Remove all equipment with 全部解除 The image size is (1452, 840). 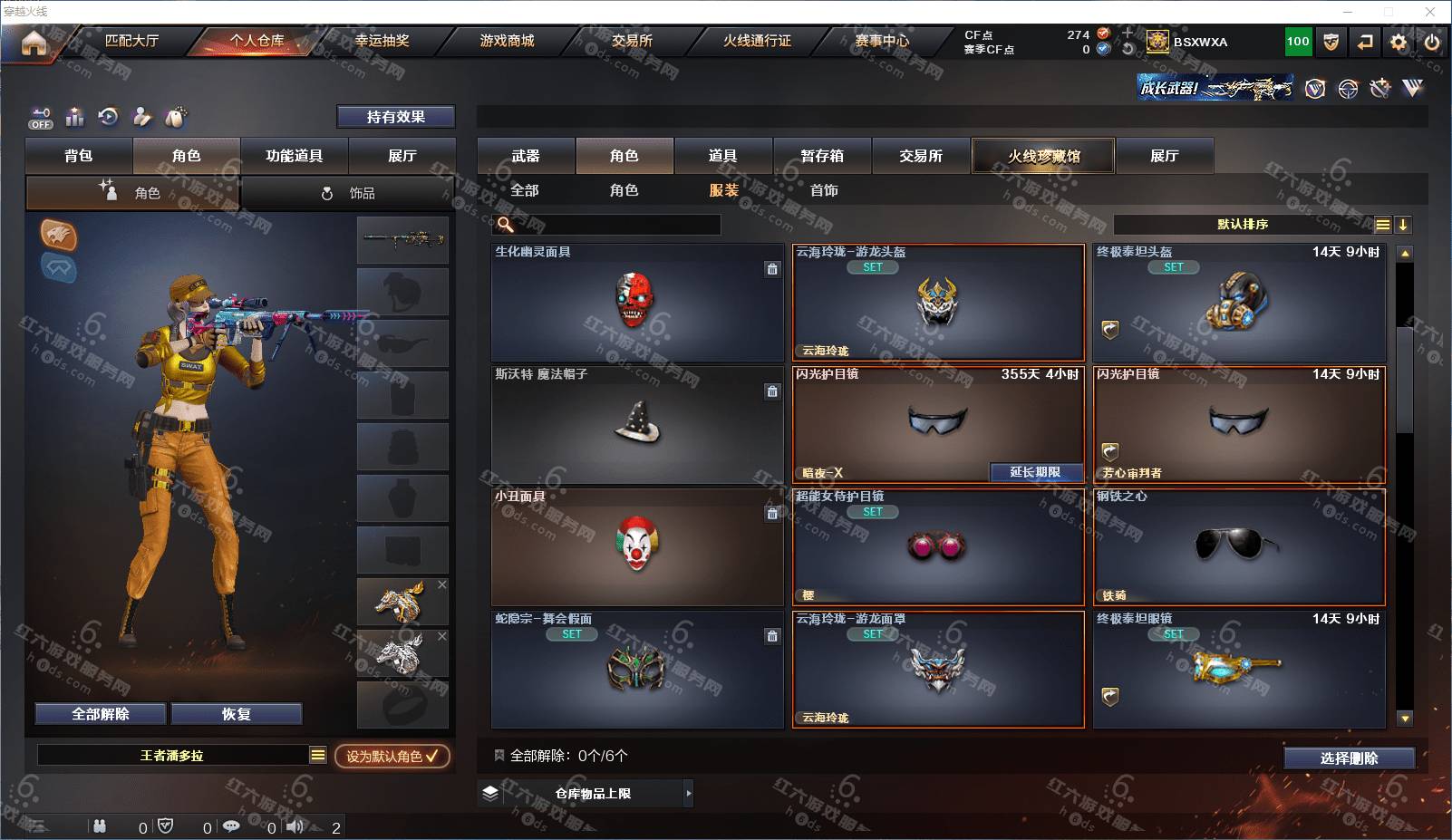101,714
